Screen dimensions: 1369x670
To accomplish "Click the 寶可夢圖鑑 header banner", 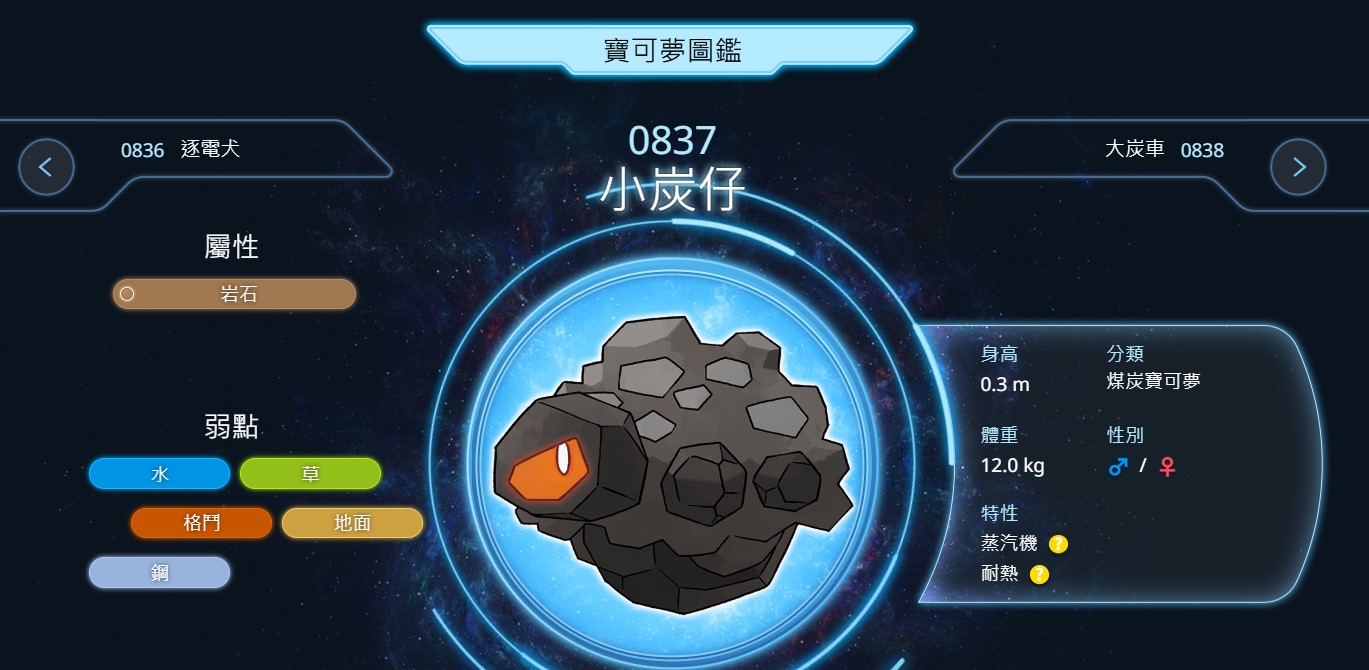I will click(x=670, y=50).
